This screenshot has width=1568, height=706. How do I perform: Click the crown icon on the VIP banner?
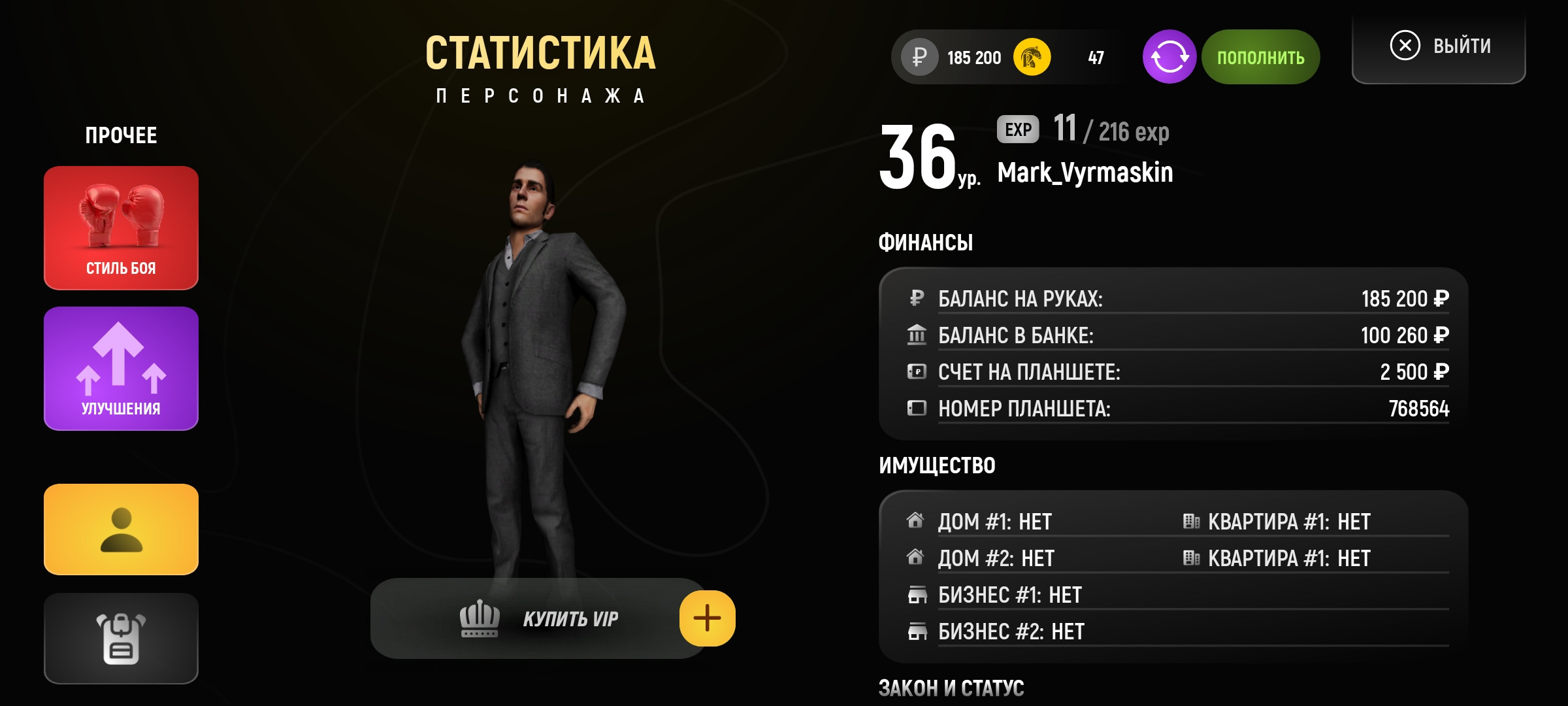(479, 617)
